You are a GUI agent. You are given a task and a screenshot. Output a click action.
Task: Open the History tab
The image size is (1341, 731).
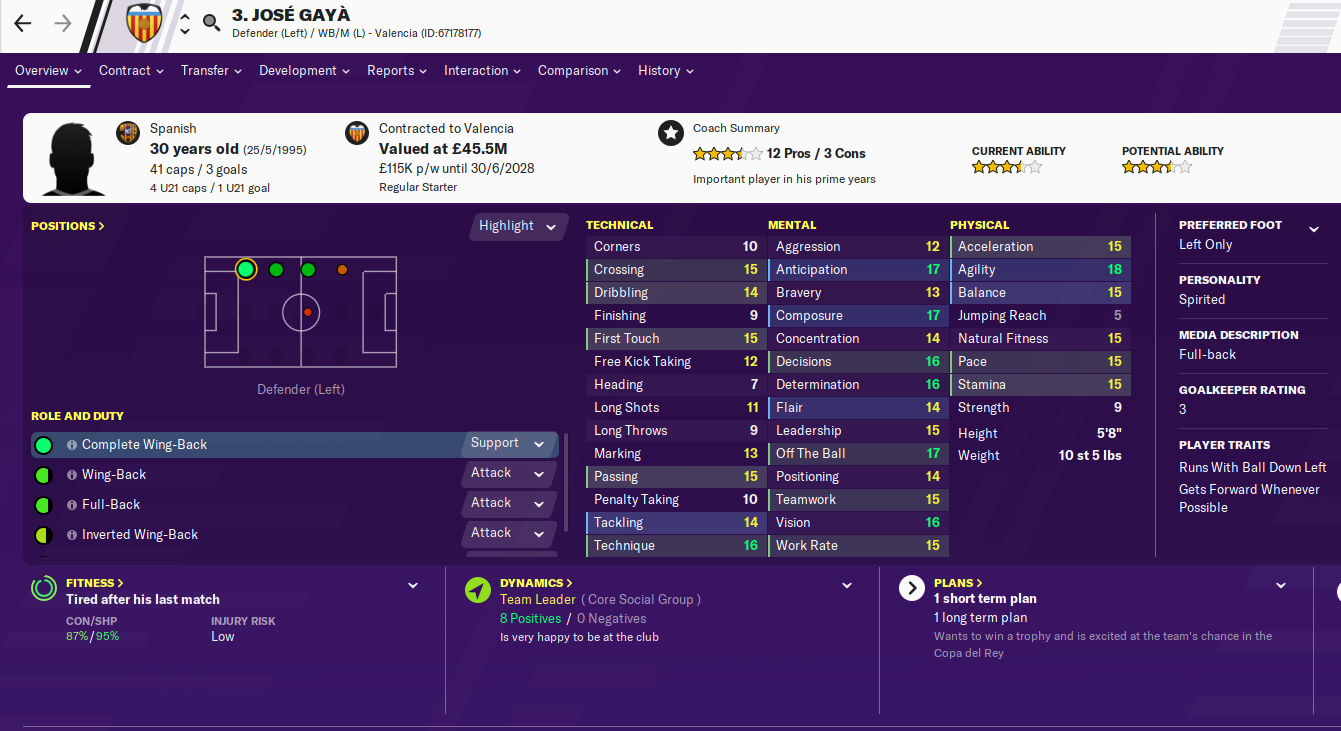pyautogui.click(x=665, y=71)
